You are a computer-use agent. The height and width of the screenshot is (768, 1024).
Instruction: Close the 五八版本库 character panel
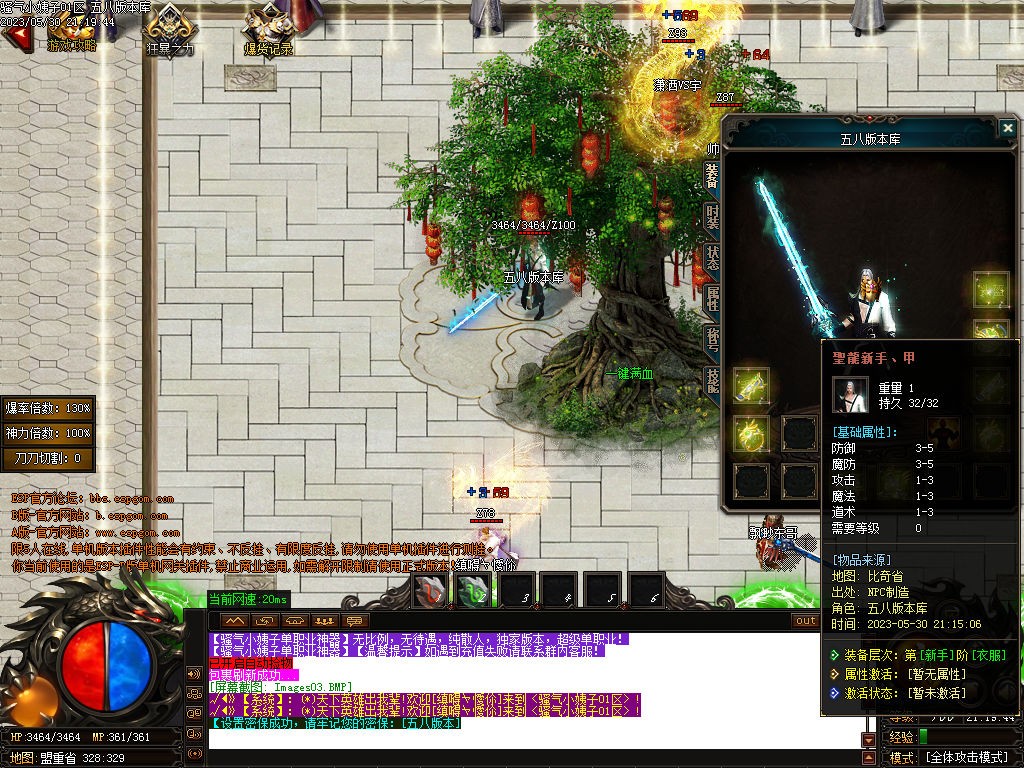pos(1007,128)
